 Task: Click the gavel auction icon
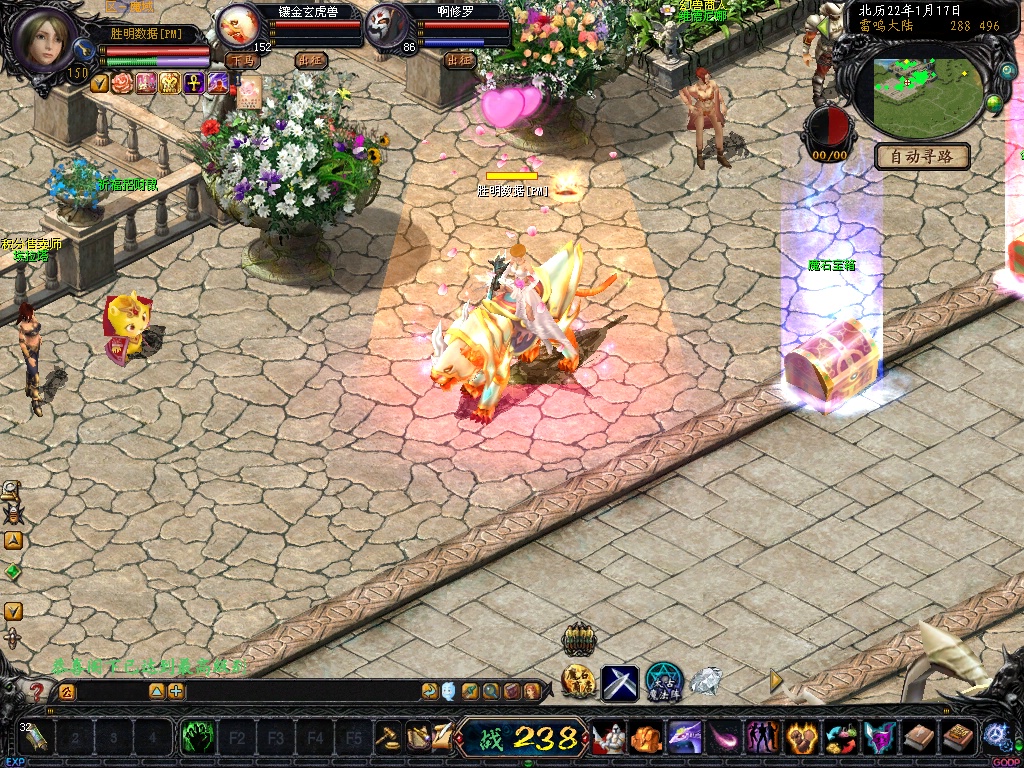tap(387, 738)
